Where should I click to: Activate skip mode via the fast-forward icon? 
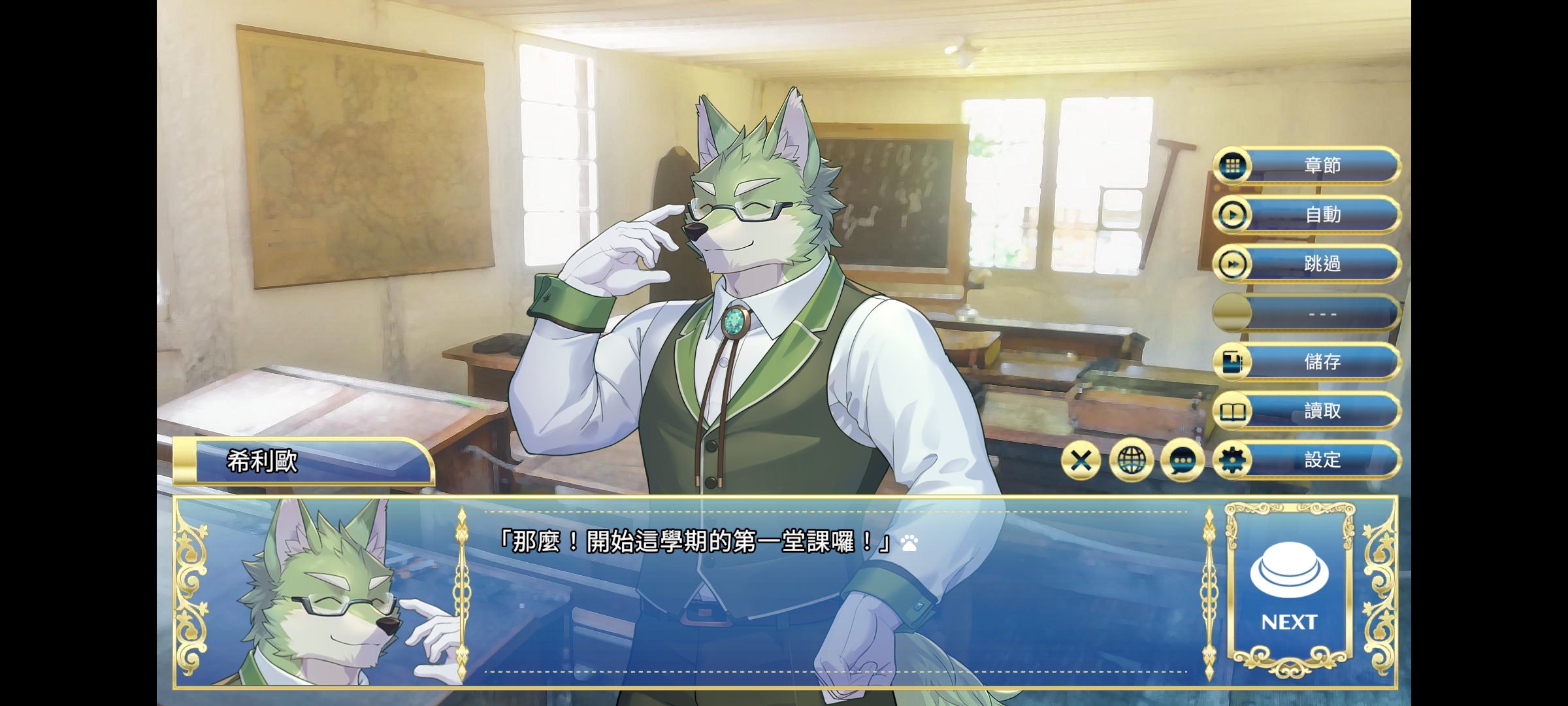(1233, 264)
